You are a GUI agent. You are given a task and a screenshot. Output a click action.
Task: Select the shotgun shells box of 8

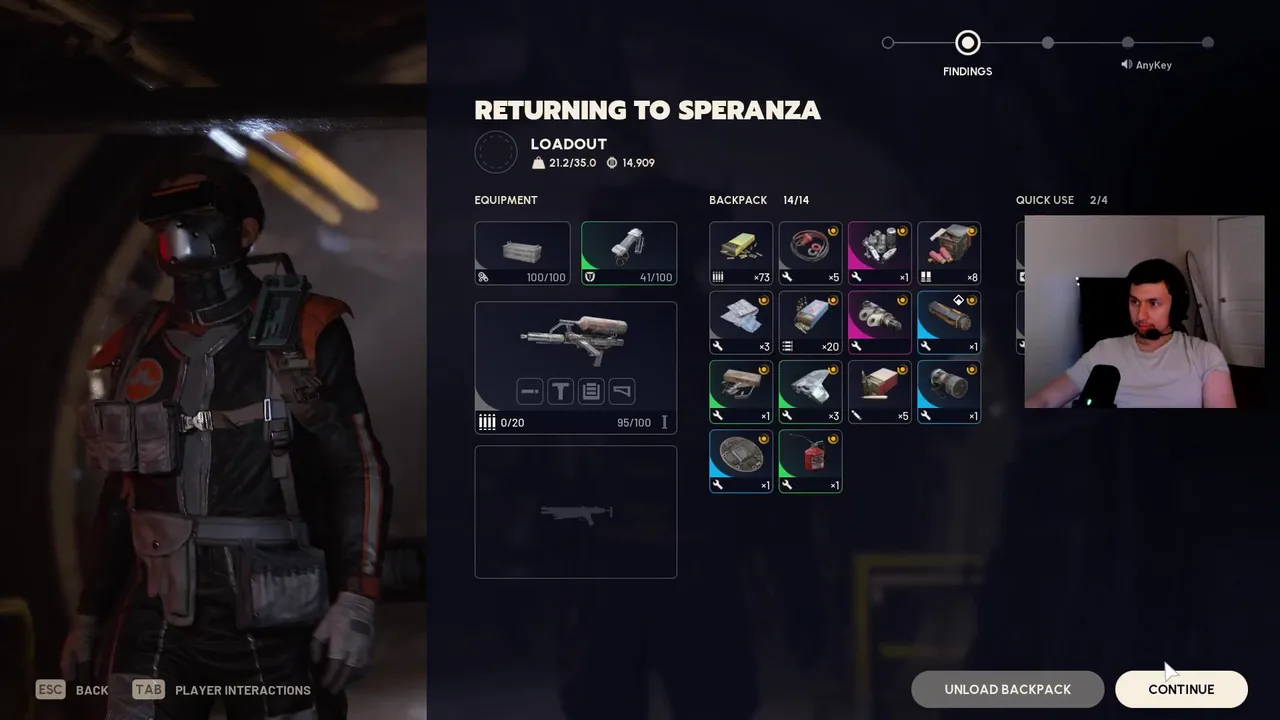(x=949, y=253)
